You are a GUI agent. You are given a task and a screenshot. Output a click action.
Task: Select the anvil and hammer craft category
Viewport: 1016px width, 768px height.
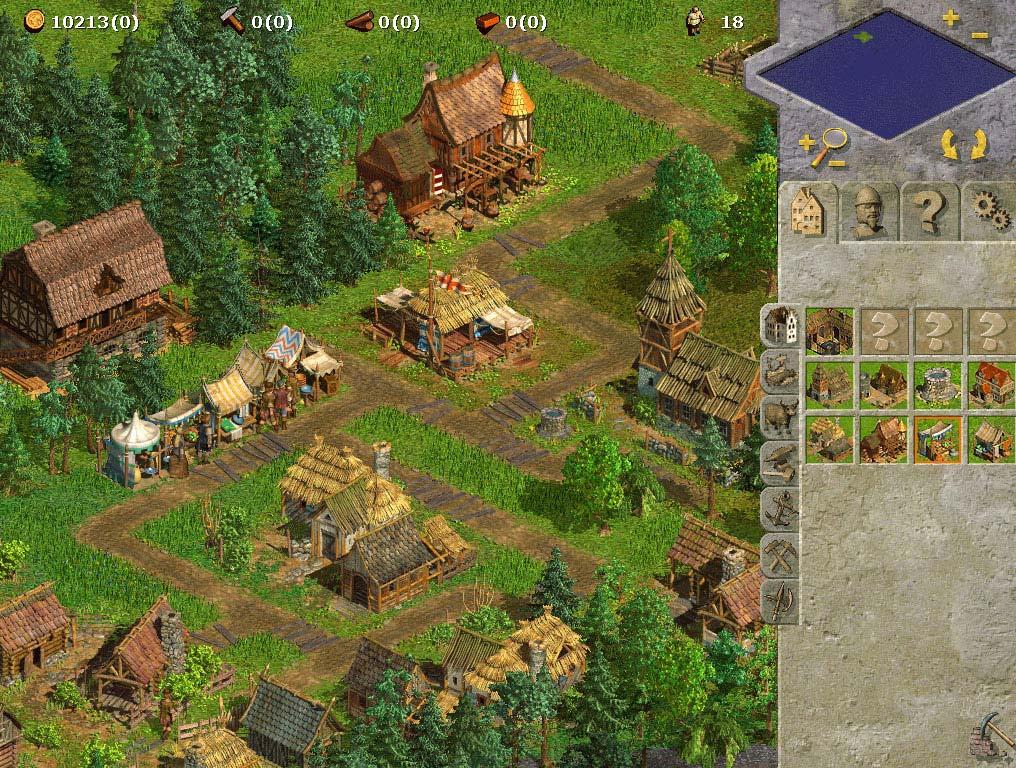point(779,461)
